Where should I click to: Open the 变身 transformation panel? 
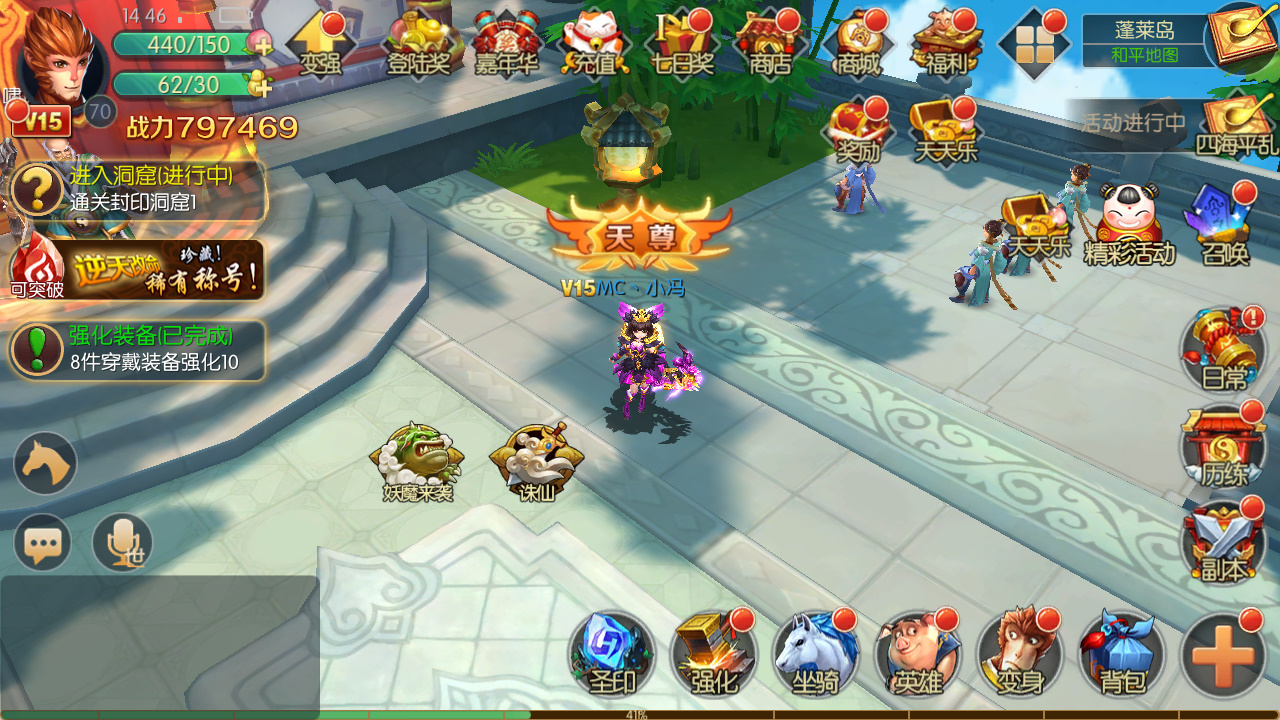[x=1019, y=655]
